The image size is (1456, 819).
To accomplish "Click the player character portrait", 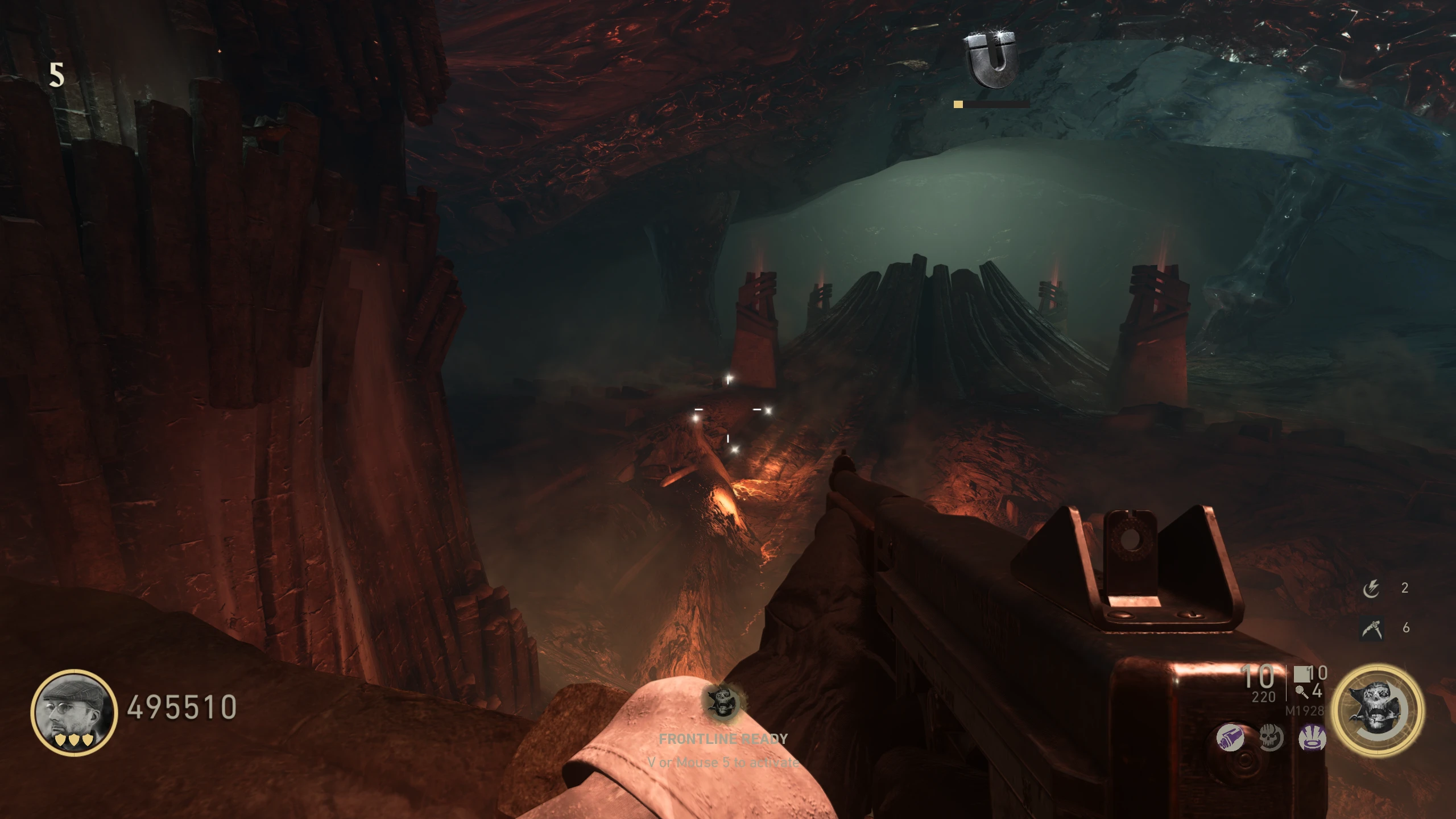I will 74,712.
